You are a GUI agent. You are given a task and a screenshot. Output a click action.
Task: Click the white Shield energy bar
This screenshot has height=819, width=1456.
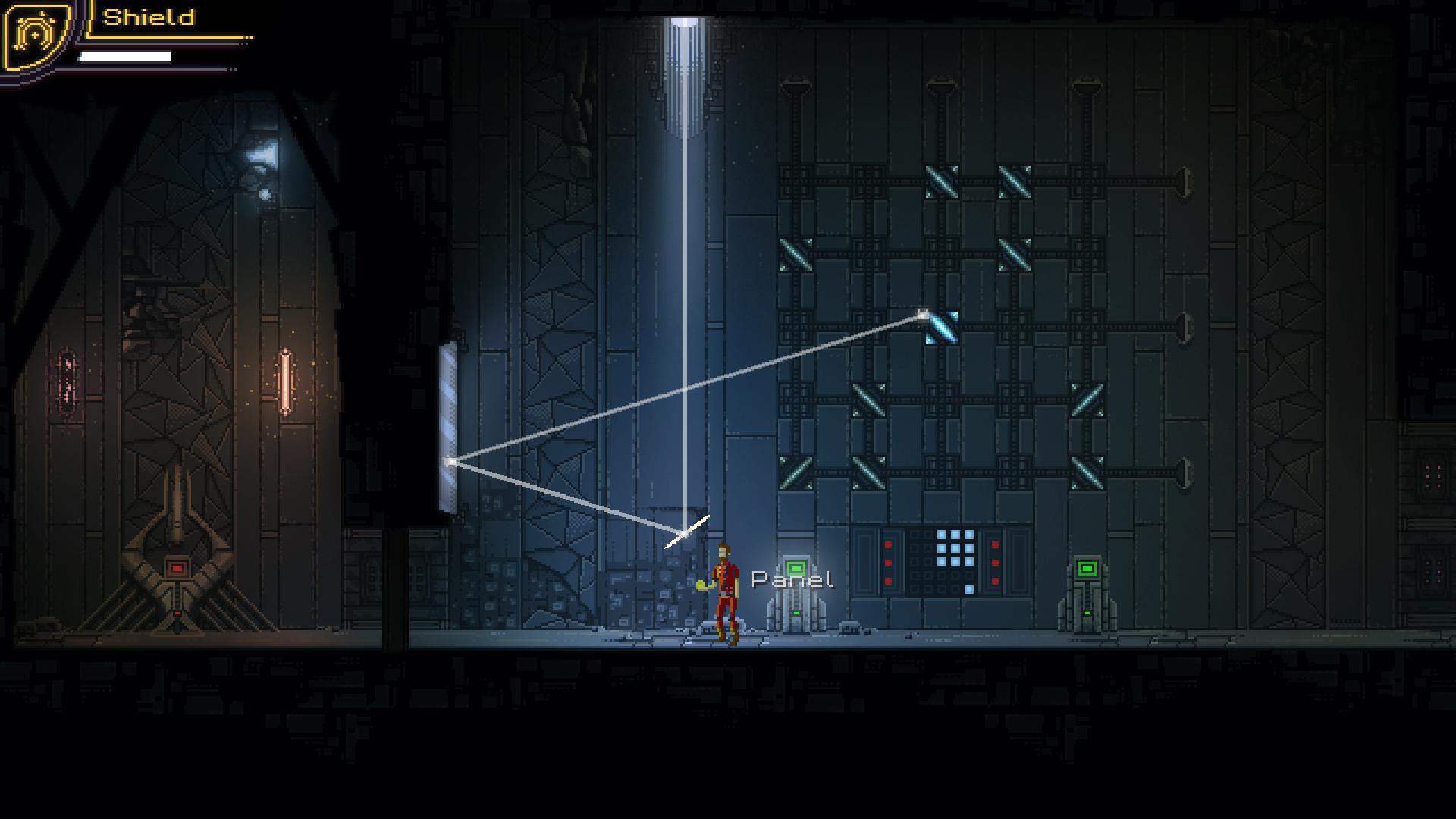[x=125, y=55]
